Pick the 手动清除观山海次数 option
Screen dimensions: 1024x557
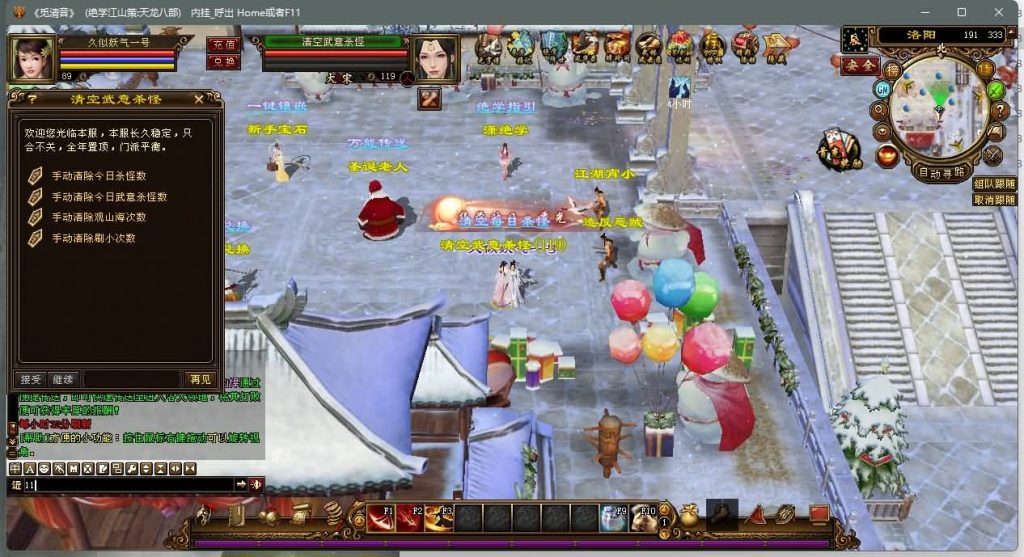(98, 217)
